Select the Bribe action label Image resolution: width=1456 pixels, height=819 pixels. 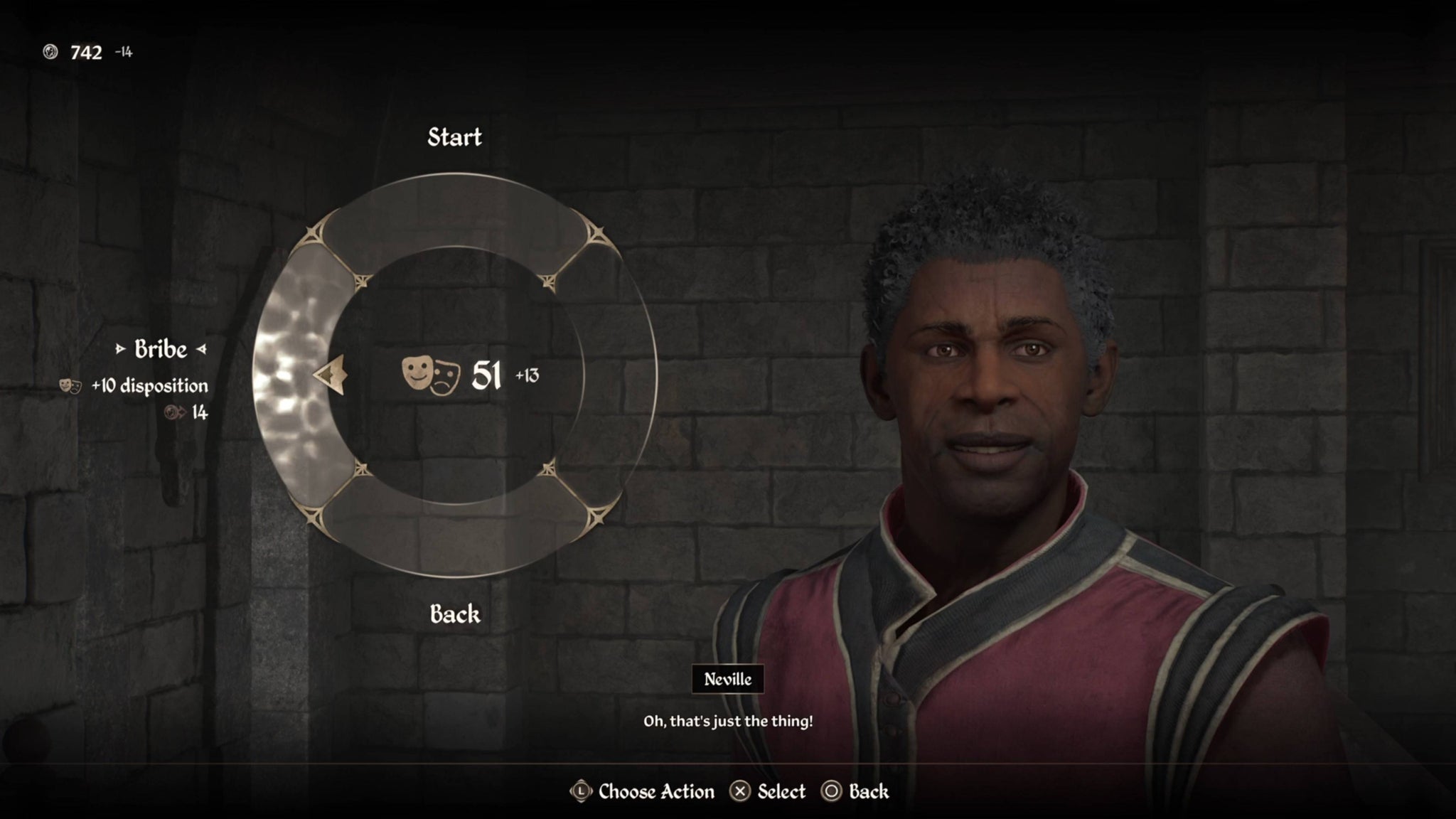161,349
